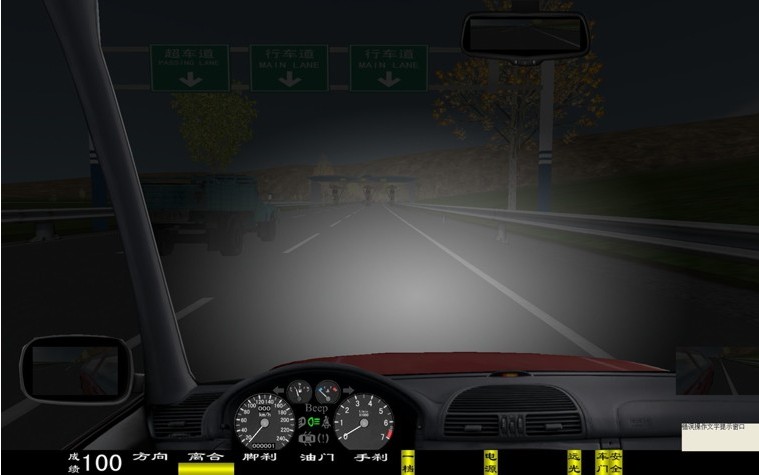Click the yellow 一档 gear indicator
This screenshot has height=475, width=759.
[408, 461]
